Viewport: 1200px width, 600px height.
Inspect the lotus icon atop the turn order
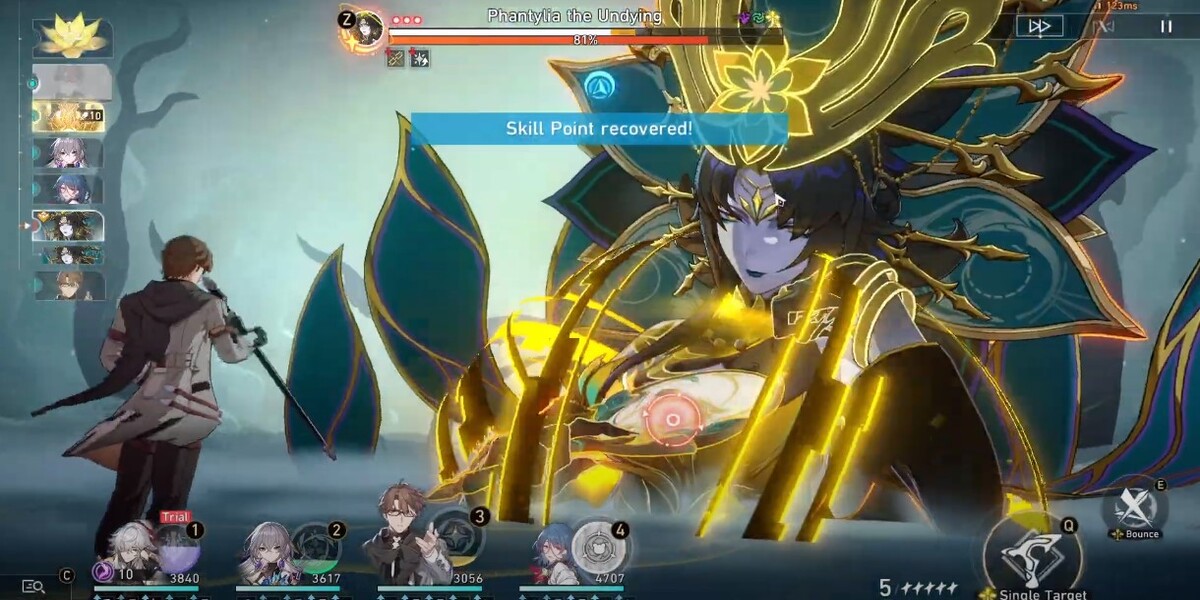click(72, 35)
